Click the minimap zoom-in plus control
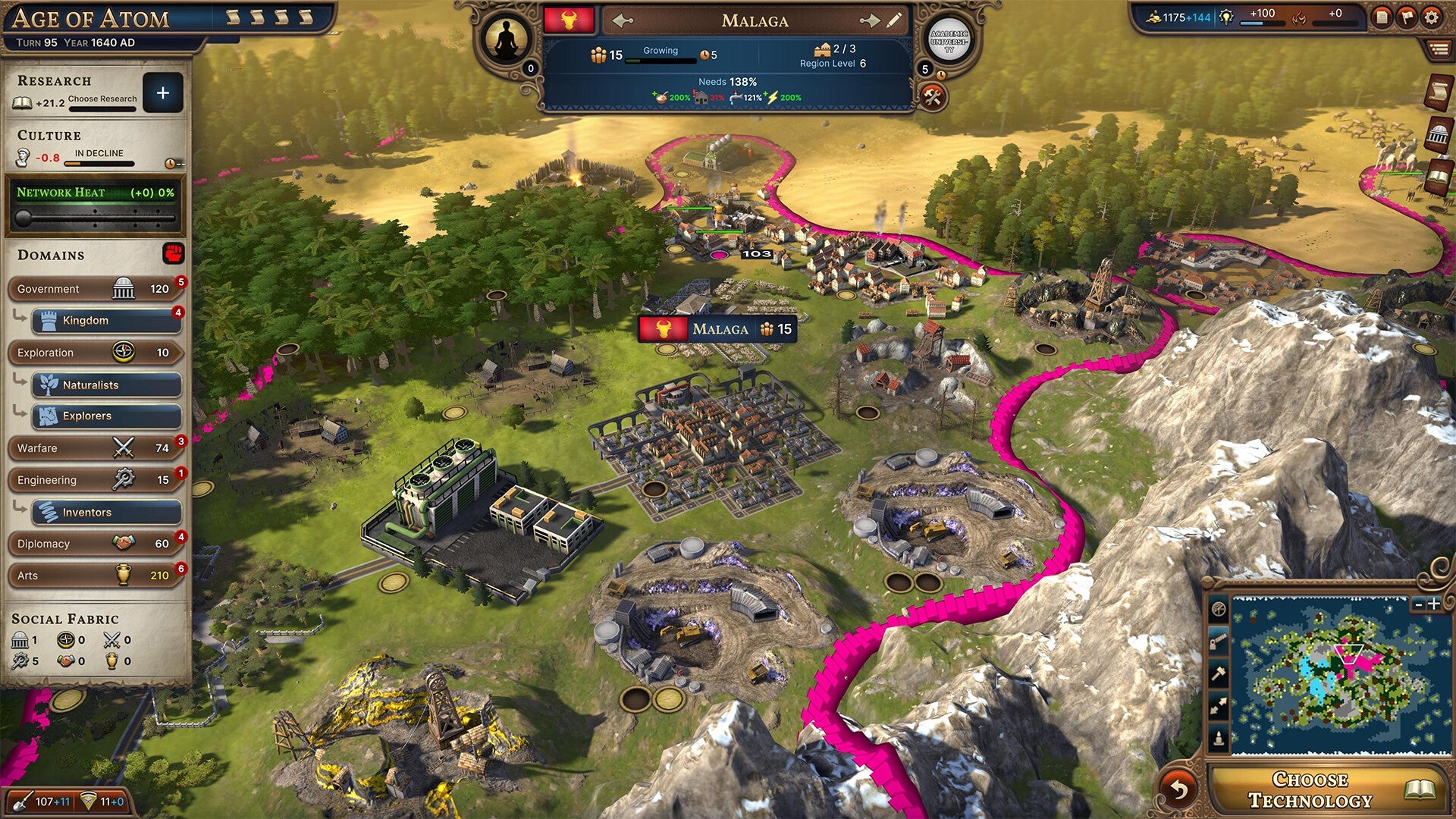The width and height of the screenshot is (1456, 819). [1433, 604]
